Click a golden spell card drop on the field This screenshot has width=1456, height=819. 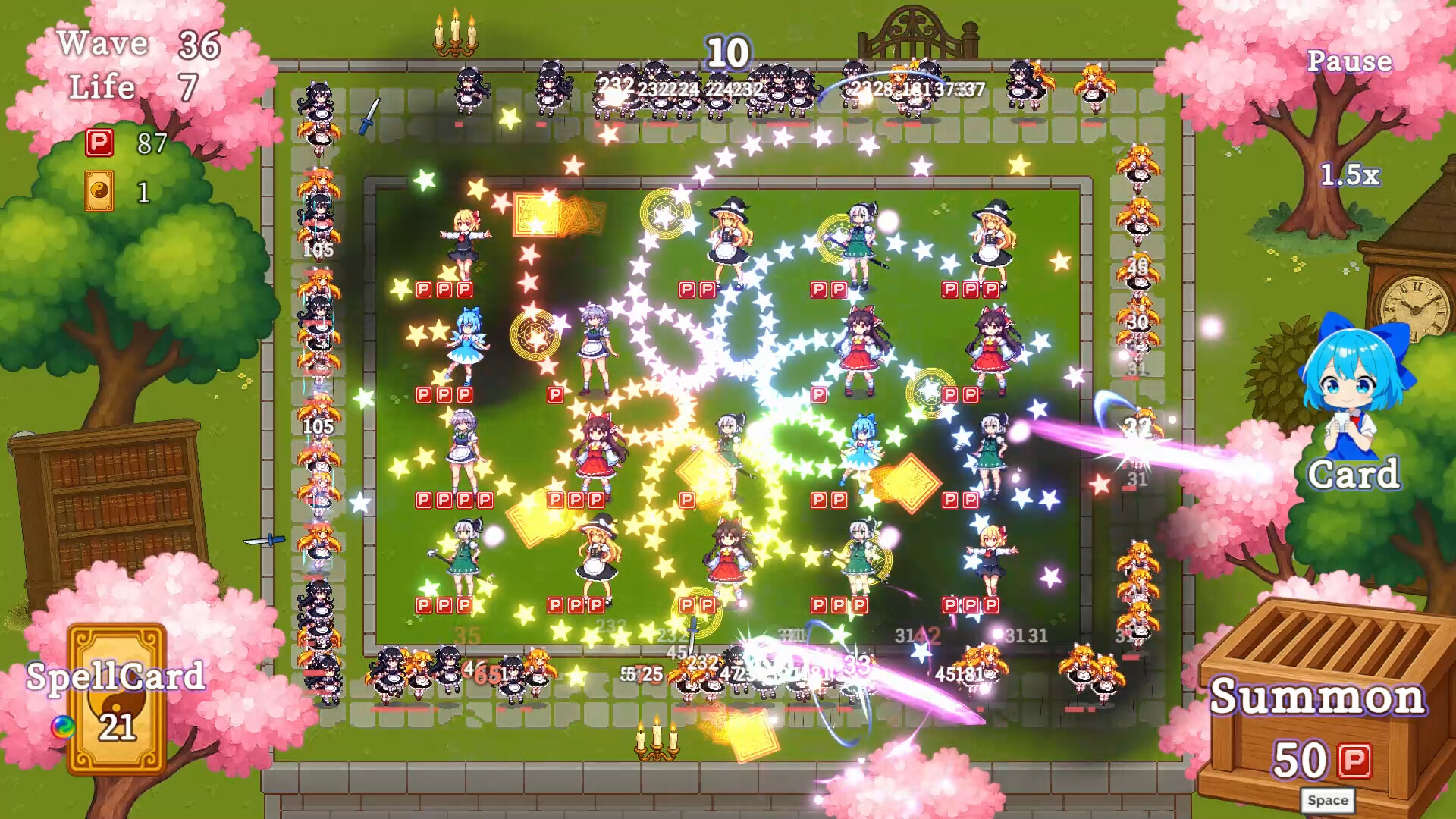tap(908, 481)
